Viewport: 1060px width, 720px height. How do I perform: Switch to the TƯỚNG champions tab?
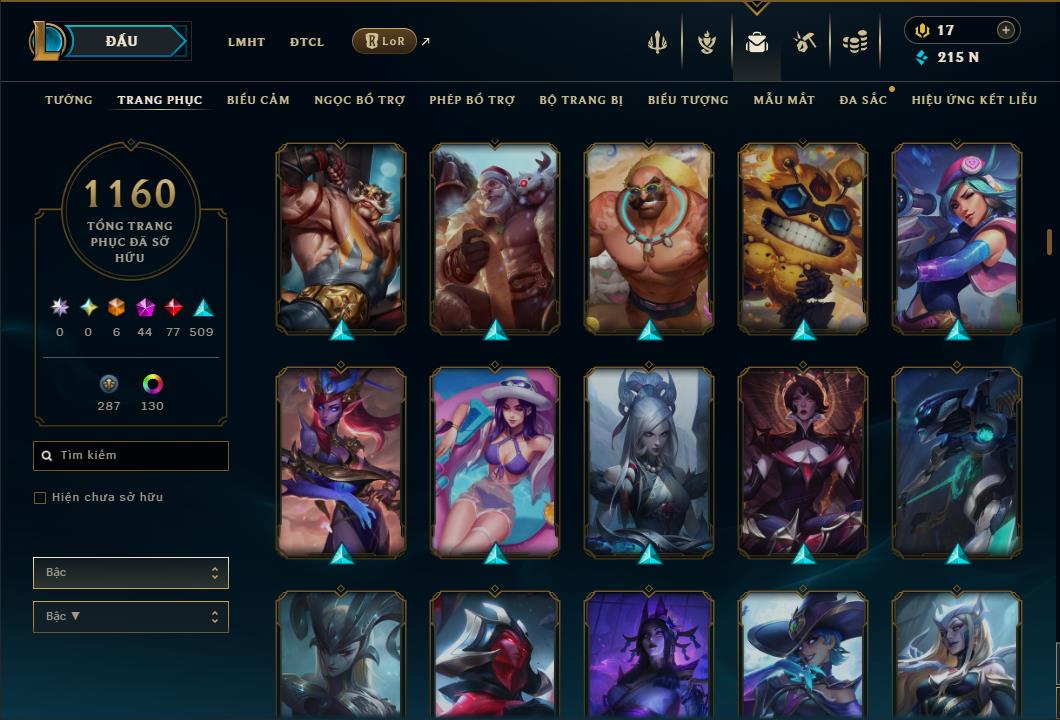(x=69, y=100)
